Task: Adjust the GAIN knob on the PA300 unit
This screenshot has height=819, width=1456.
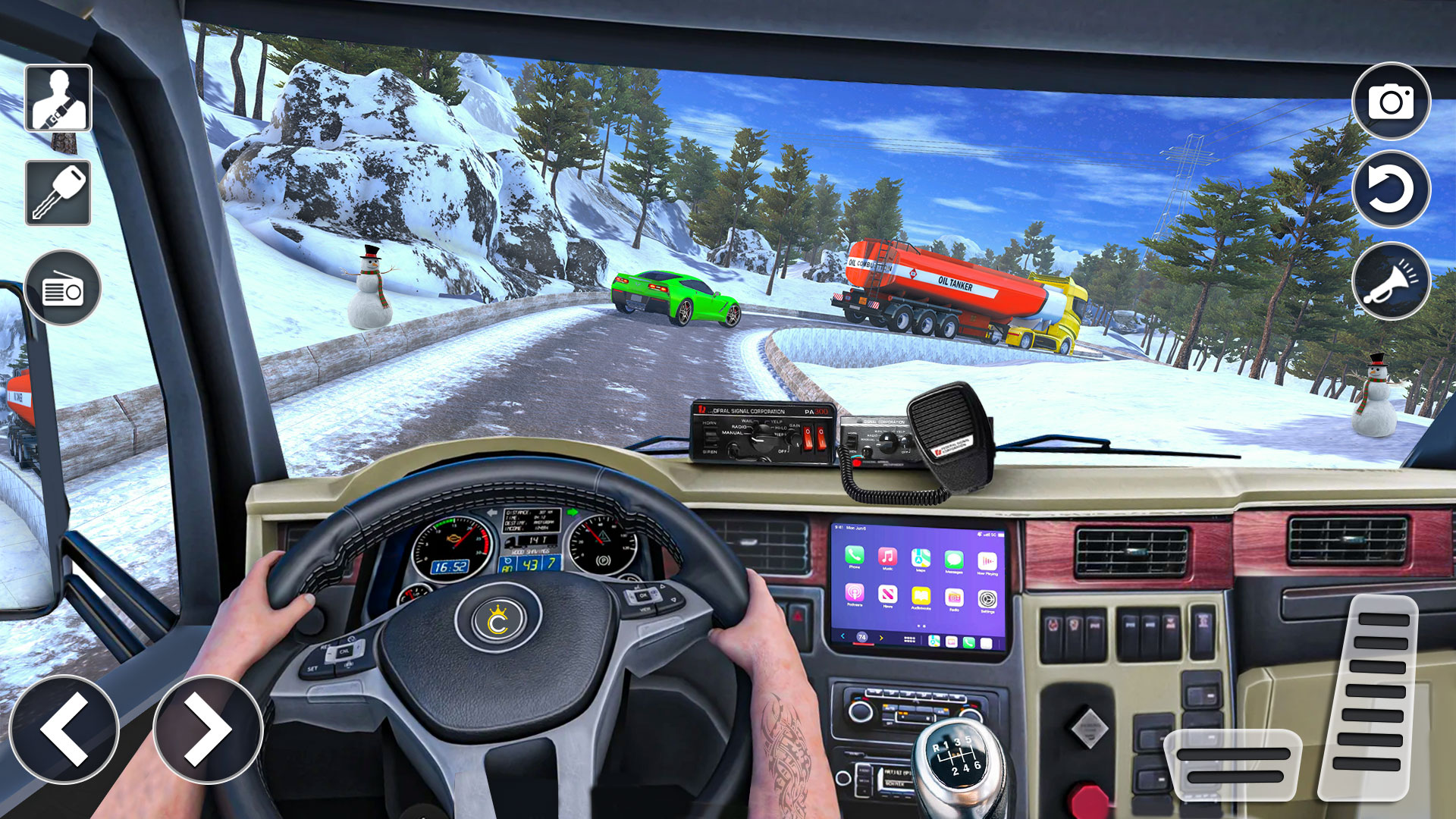Action: pos(792,438)
